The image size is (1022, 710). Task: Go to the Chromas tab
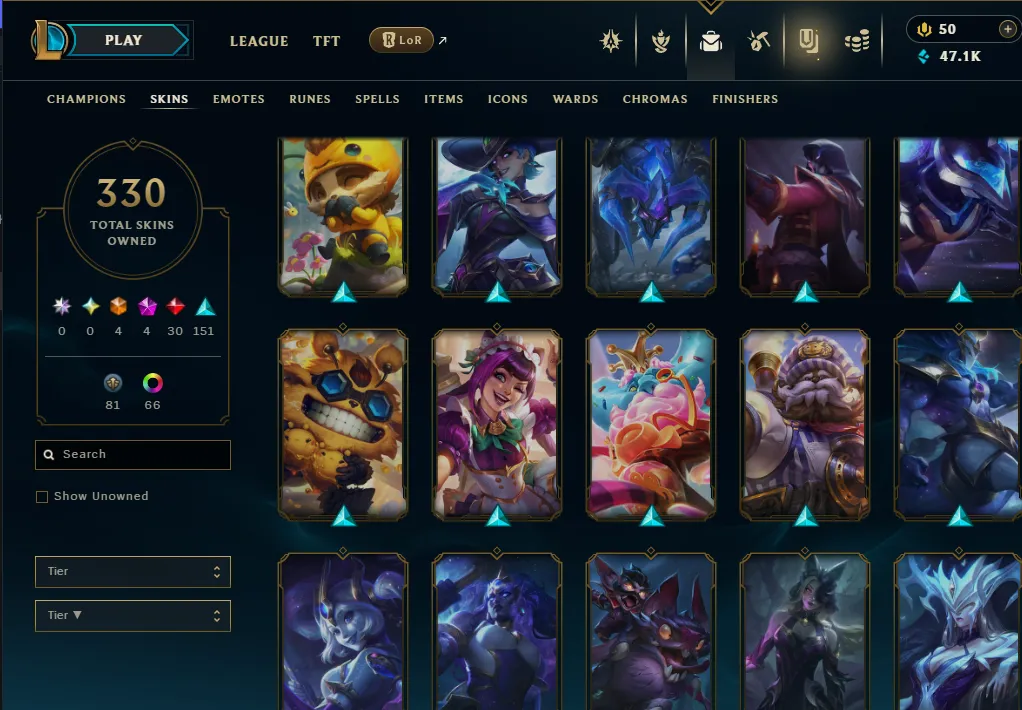coord(655,99)
